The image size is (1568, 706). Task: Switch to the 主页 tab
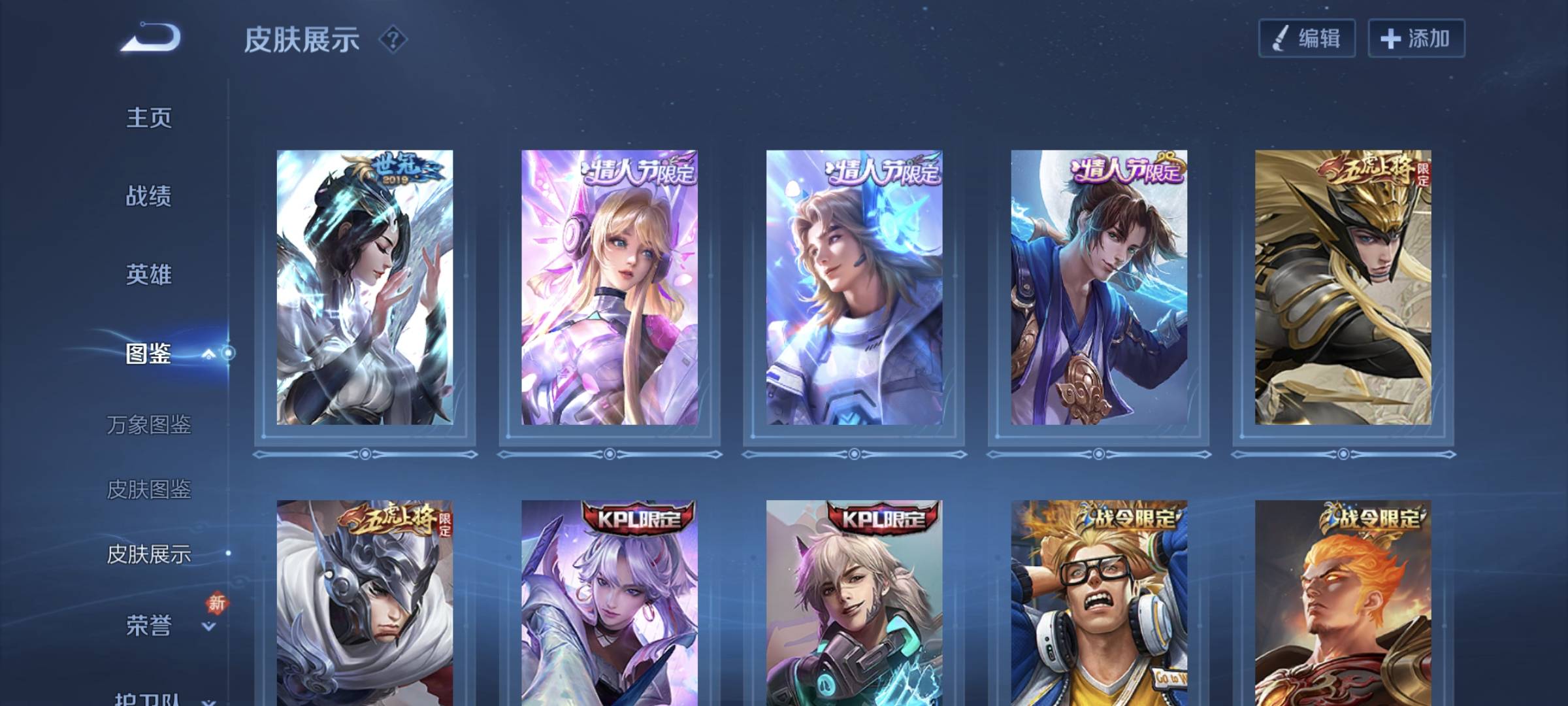pyautogui.click(x=149, y=118)
